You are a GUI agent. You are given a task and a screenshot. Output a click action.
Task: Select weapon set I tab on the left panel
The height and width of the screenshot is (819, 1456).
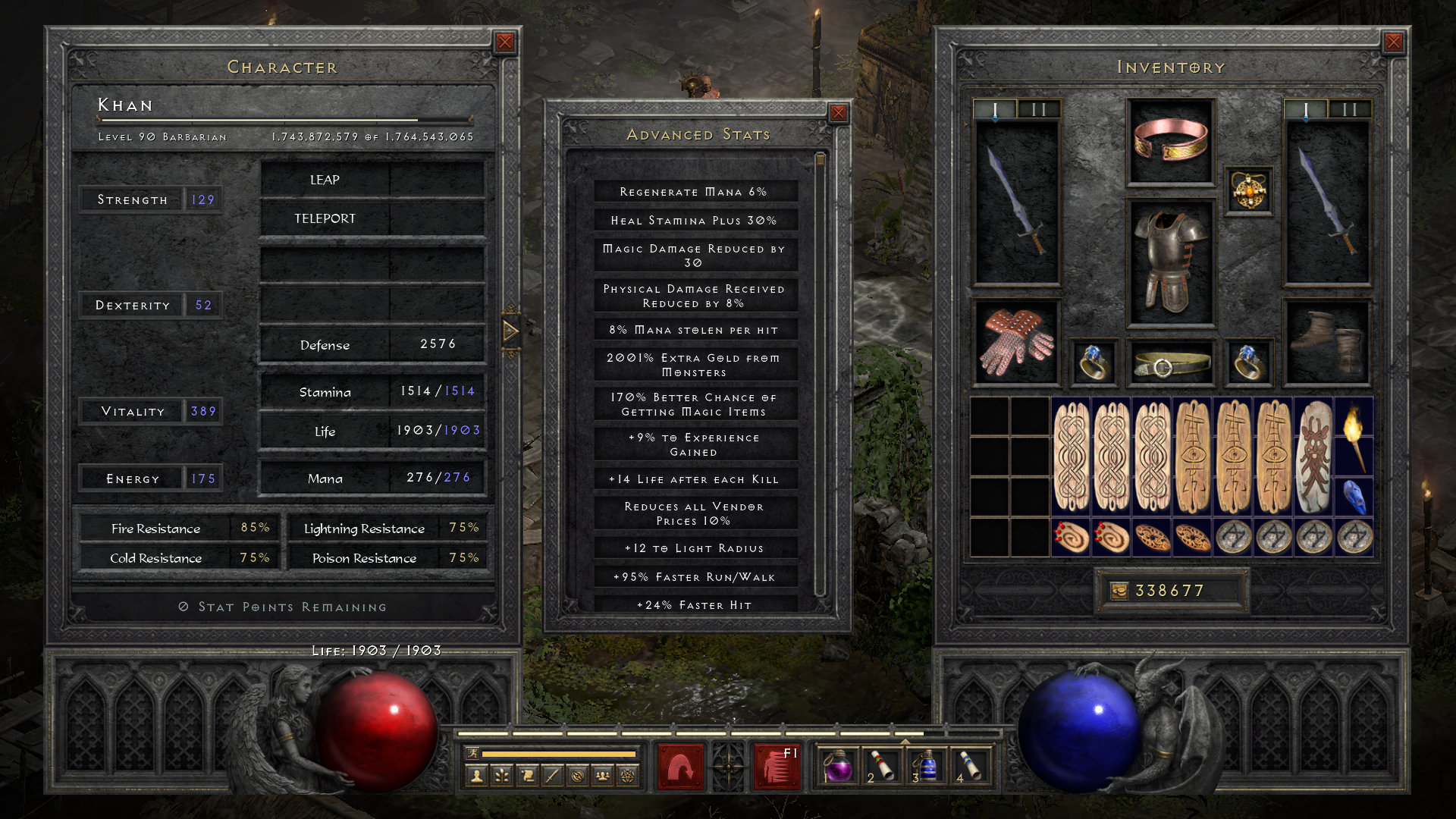[994, 108]
